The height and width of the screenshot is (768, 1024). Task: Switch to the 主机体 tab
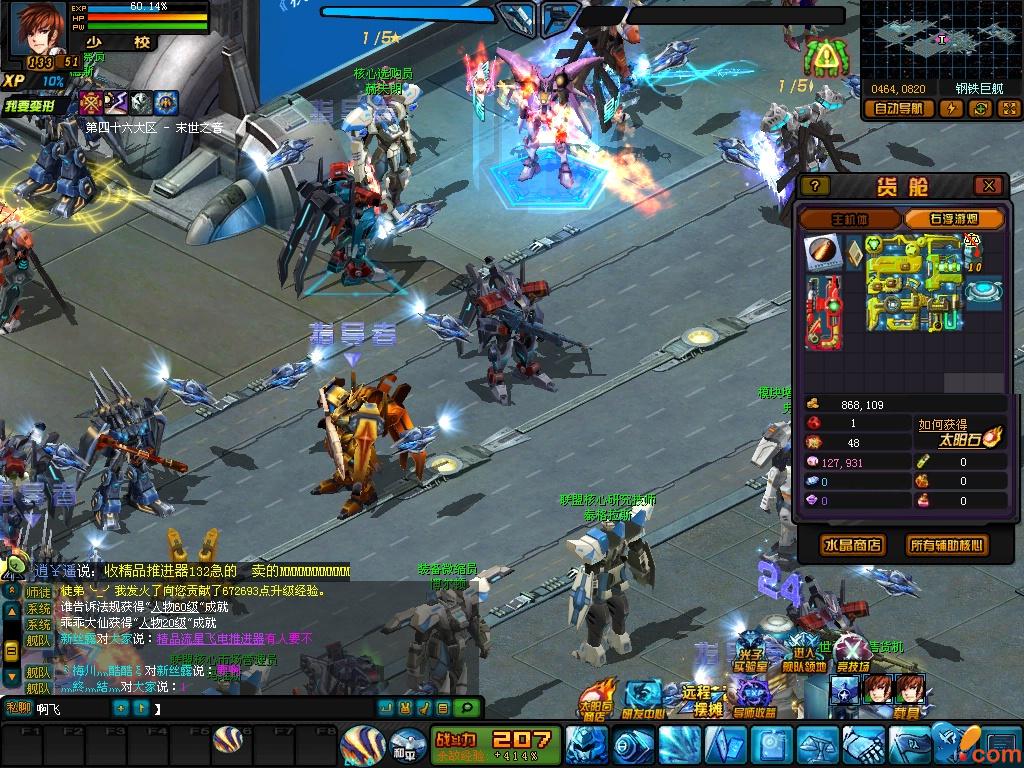[x=851, y=219]
